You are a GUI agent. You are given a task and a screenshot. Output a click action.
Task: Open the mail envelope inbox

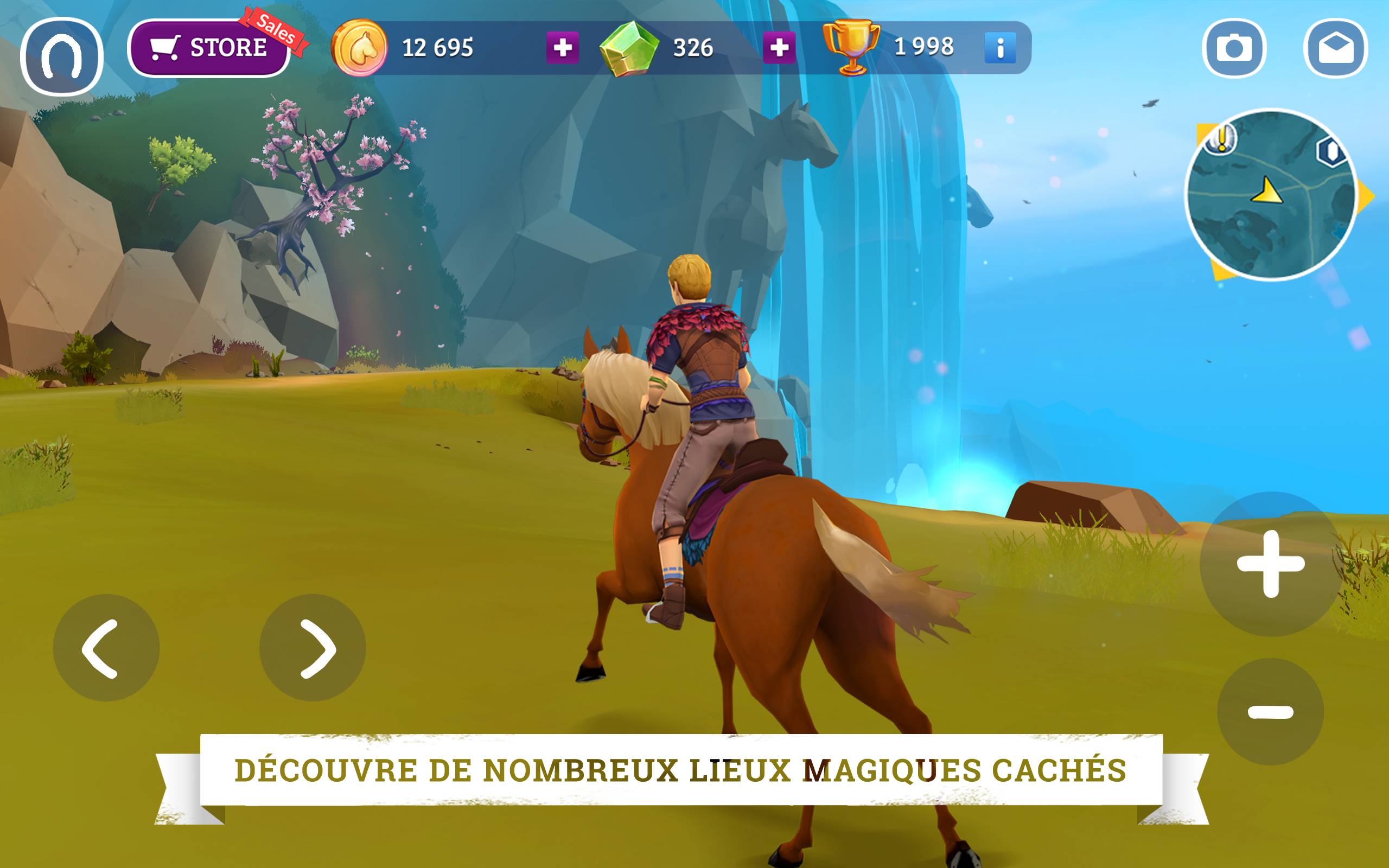[x=1336, y=48]
